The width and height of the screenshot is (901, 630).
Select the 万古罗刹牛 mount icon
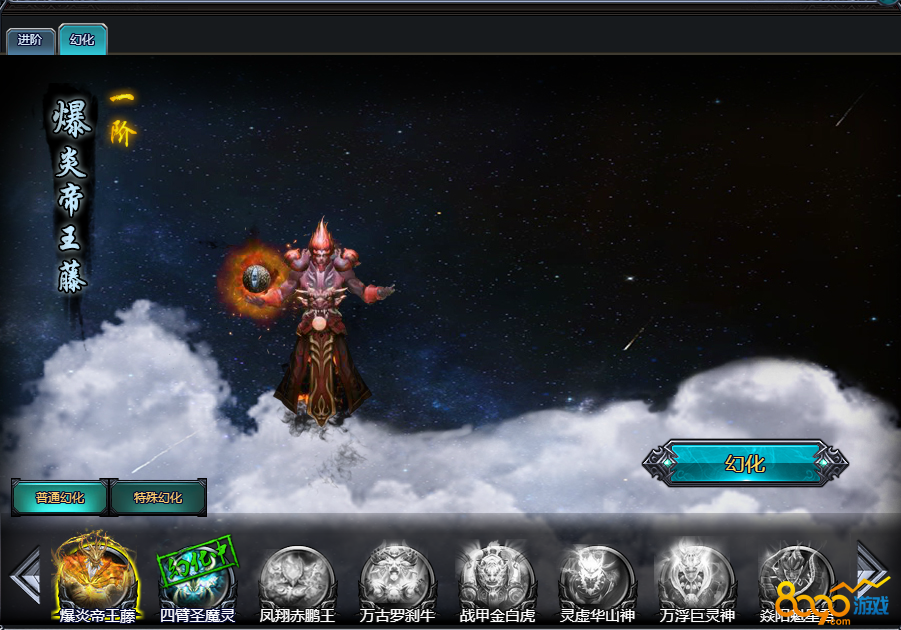point(397,577)
